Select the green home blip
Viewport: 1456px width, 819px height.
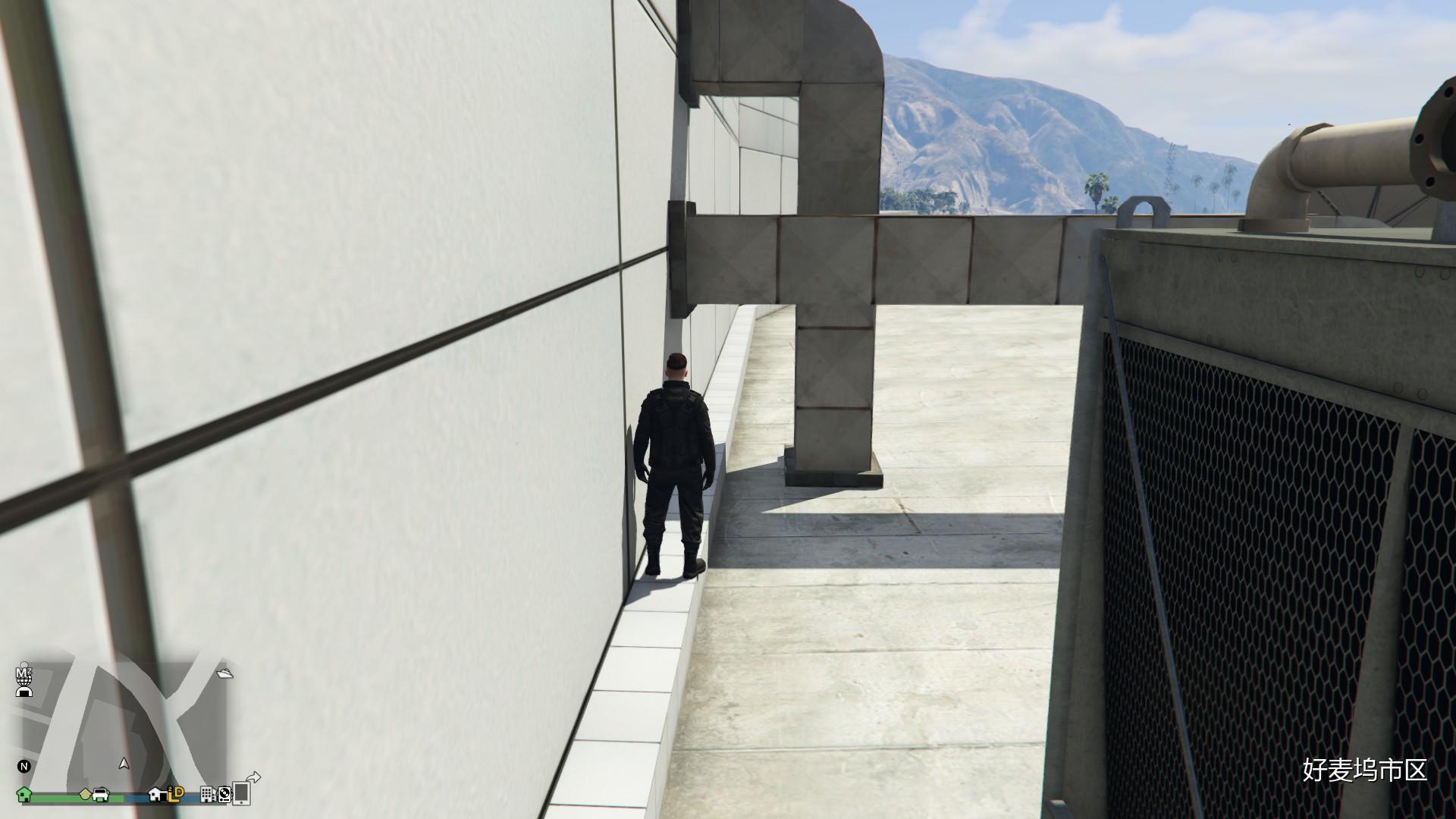pos(24,795)
